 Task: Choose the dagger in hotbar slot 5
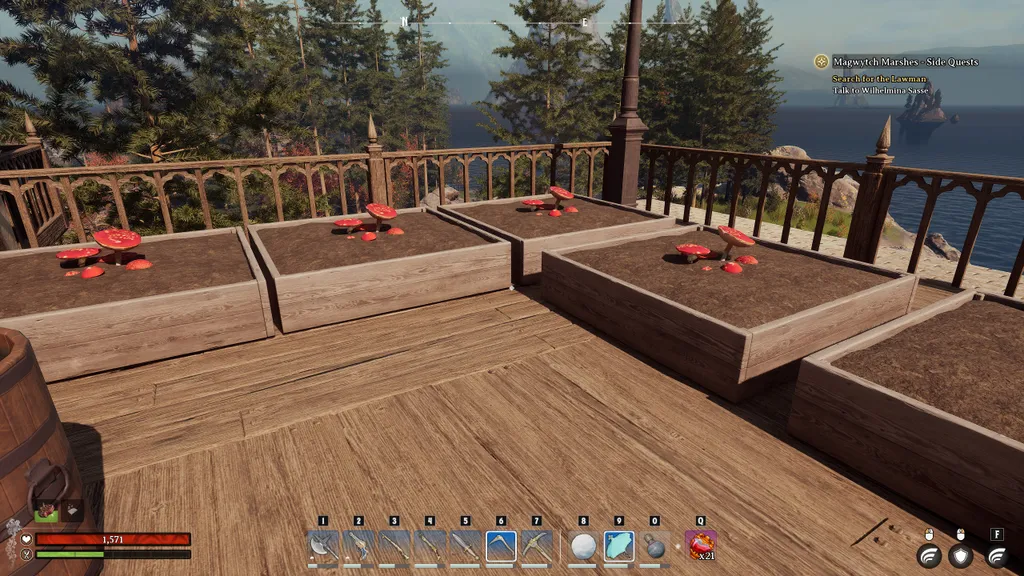(x=465, y=545)
